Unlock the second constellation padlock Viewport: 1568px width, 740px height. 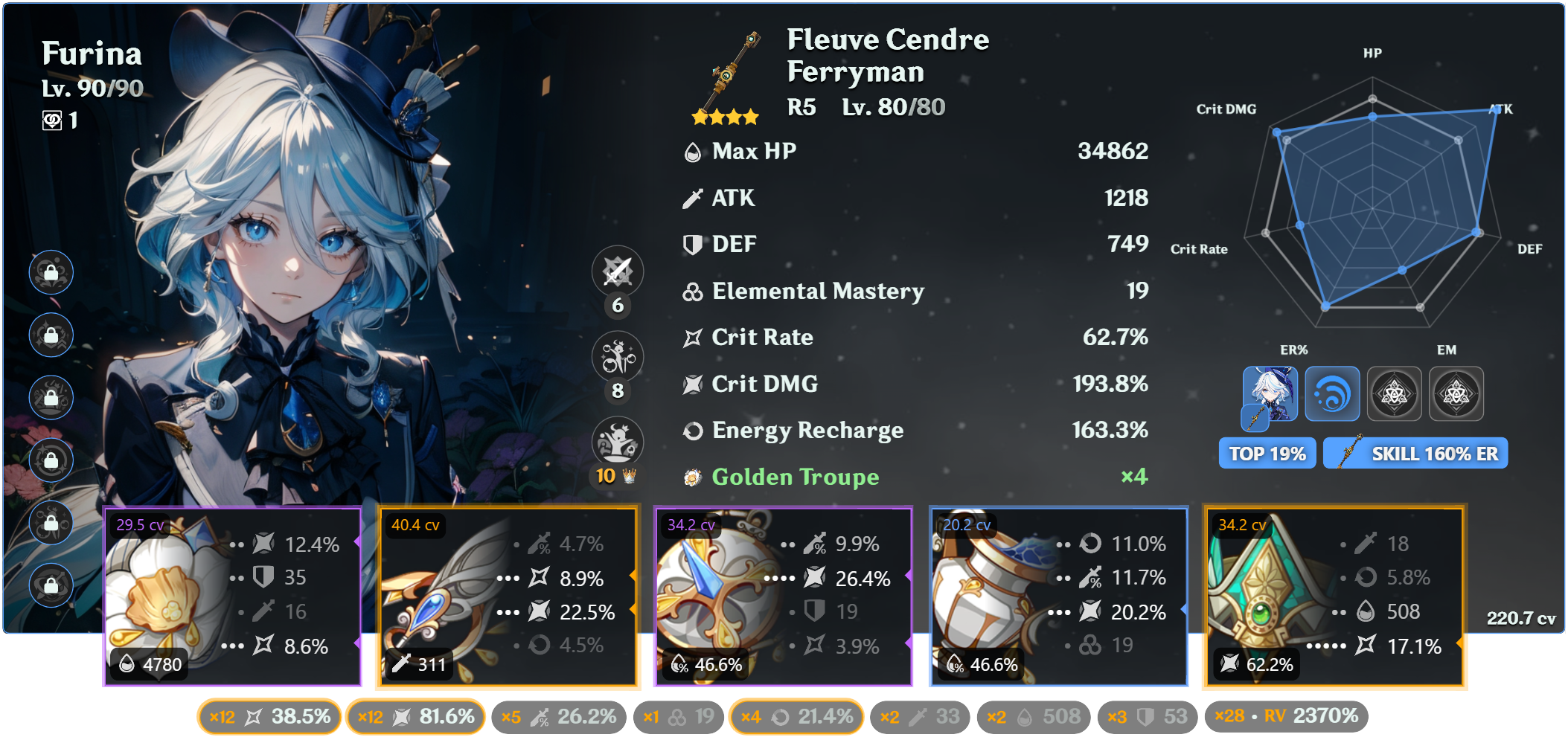51,335
